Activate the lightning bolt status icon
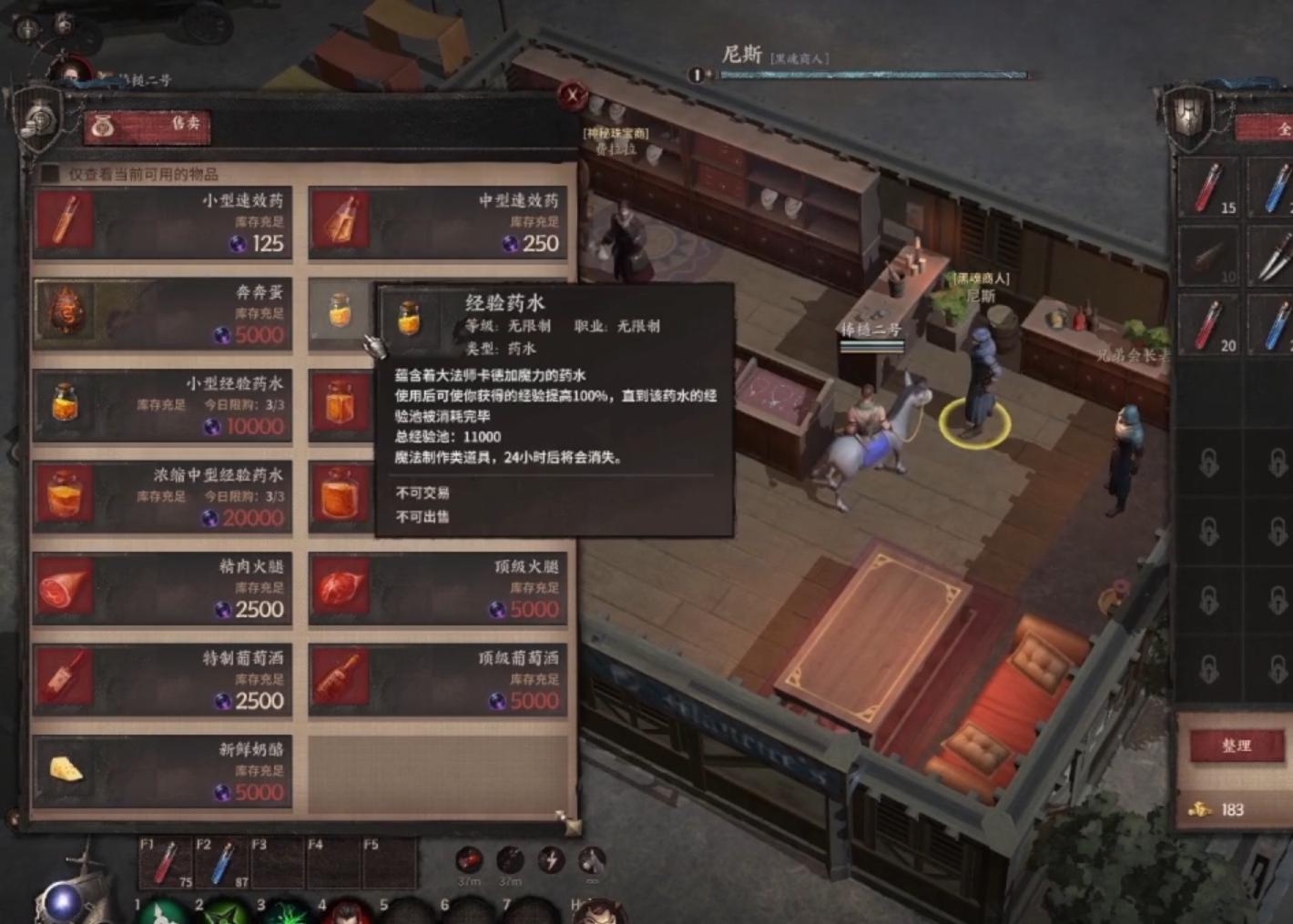This screenshot has height=924, width=1293. click(551, 859)
